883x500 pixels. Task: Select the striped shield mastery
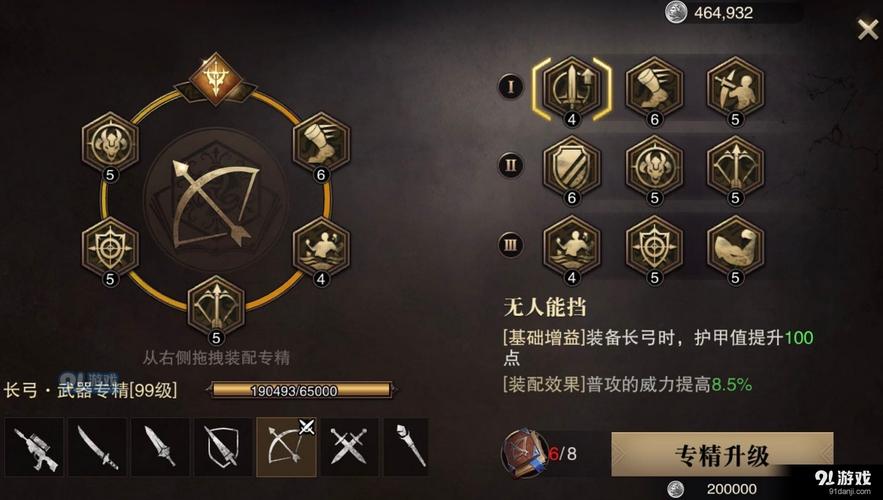tap(571, 166)
